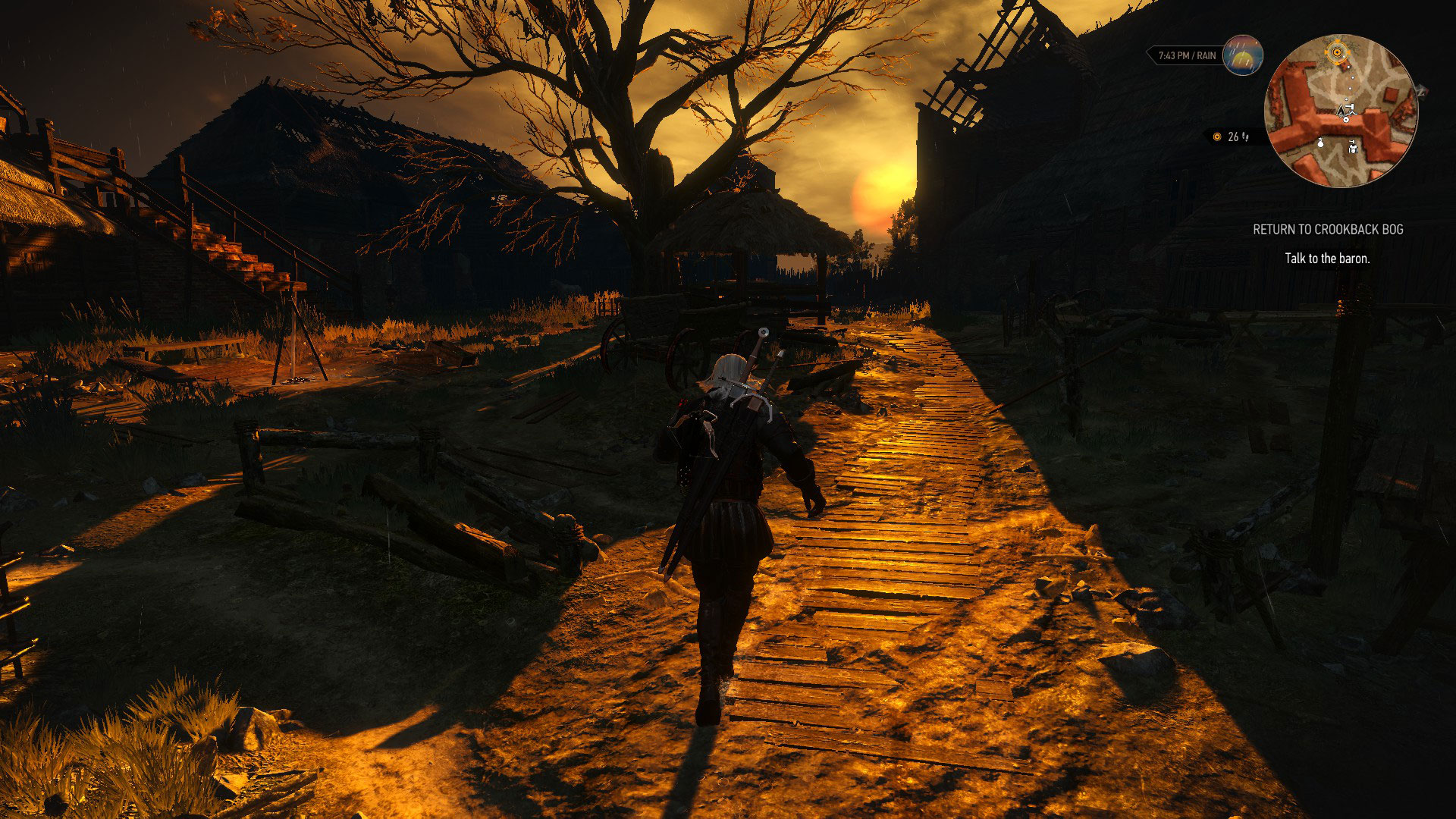Select the white sack marker on minimap
The width and height of the screenshot is (1456, 819).
click(x=1320, y=143)
